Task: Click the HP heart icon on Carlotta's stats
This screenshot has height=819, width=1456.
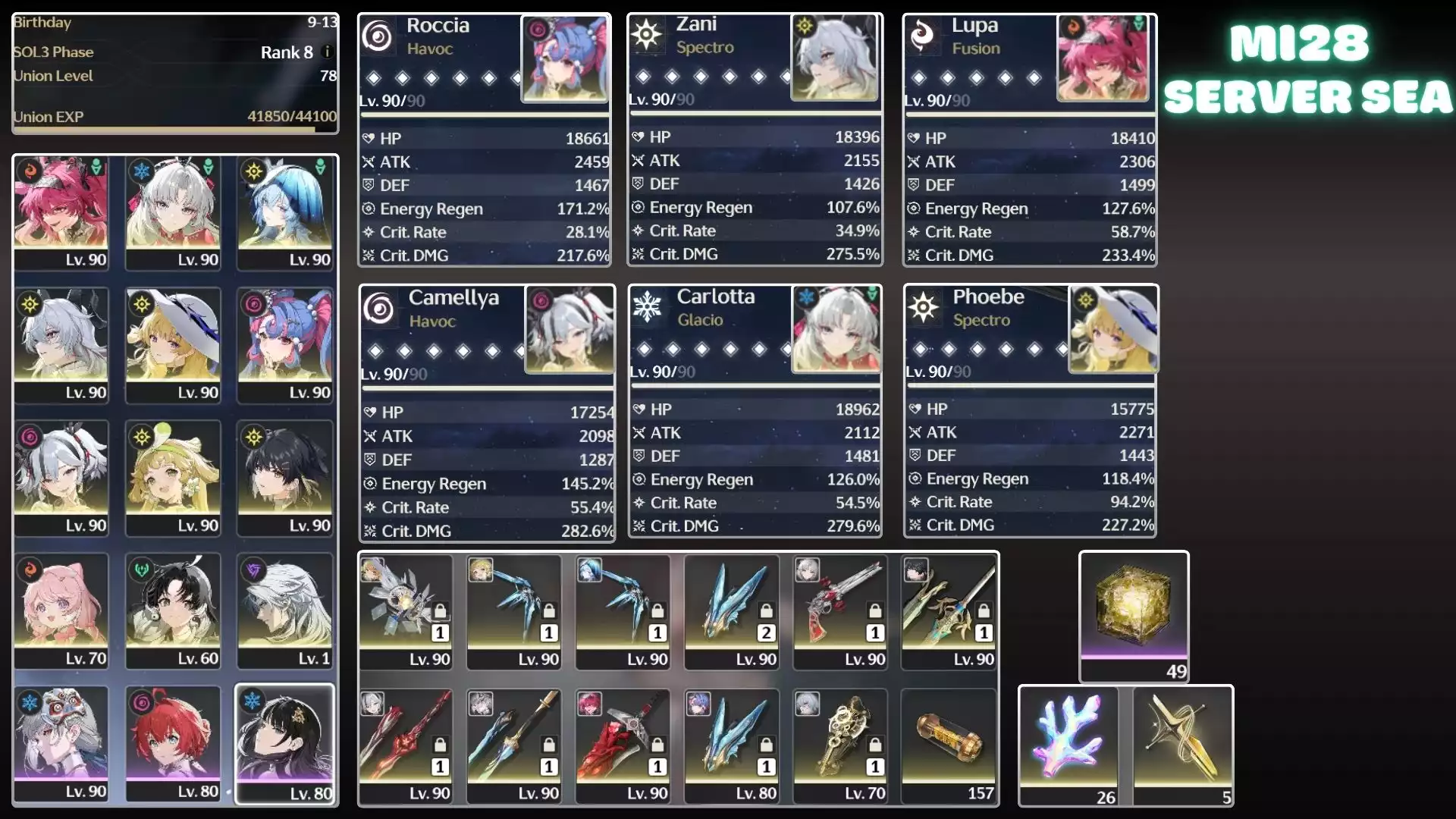Action: click(637, 409)
